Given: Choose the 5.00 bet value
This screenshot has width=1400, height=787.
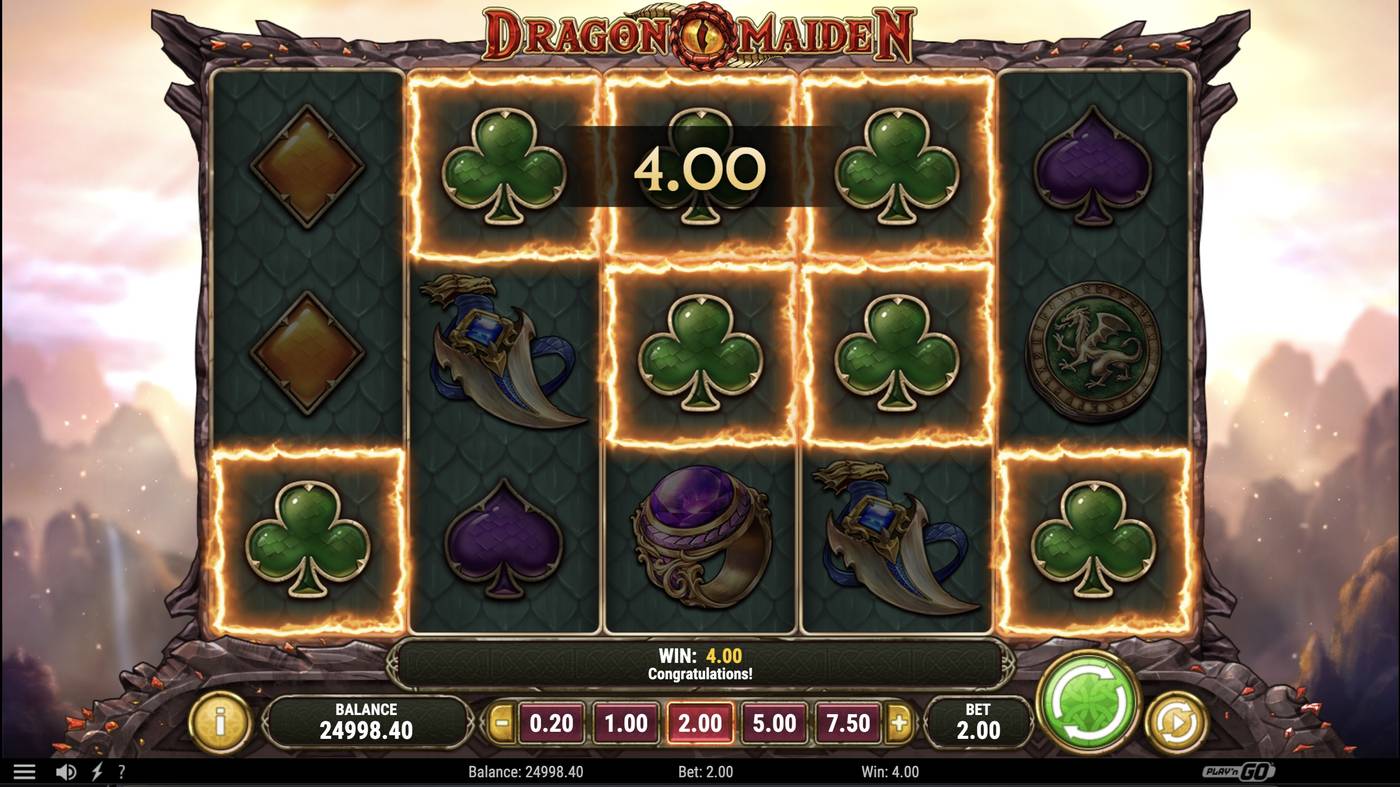Looking at the screenshot, I should pos(776,721).
